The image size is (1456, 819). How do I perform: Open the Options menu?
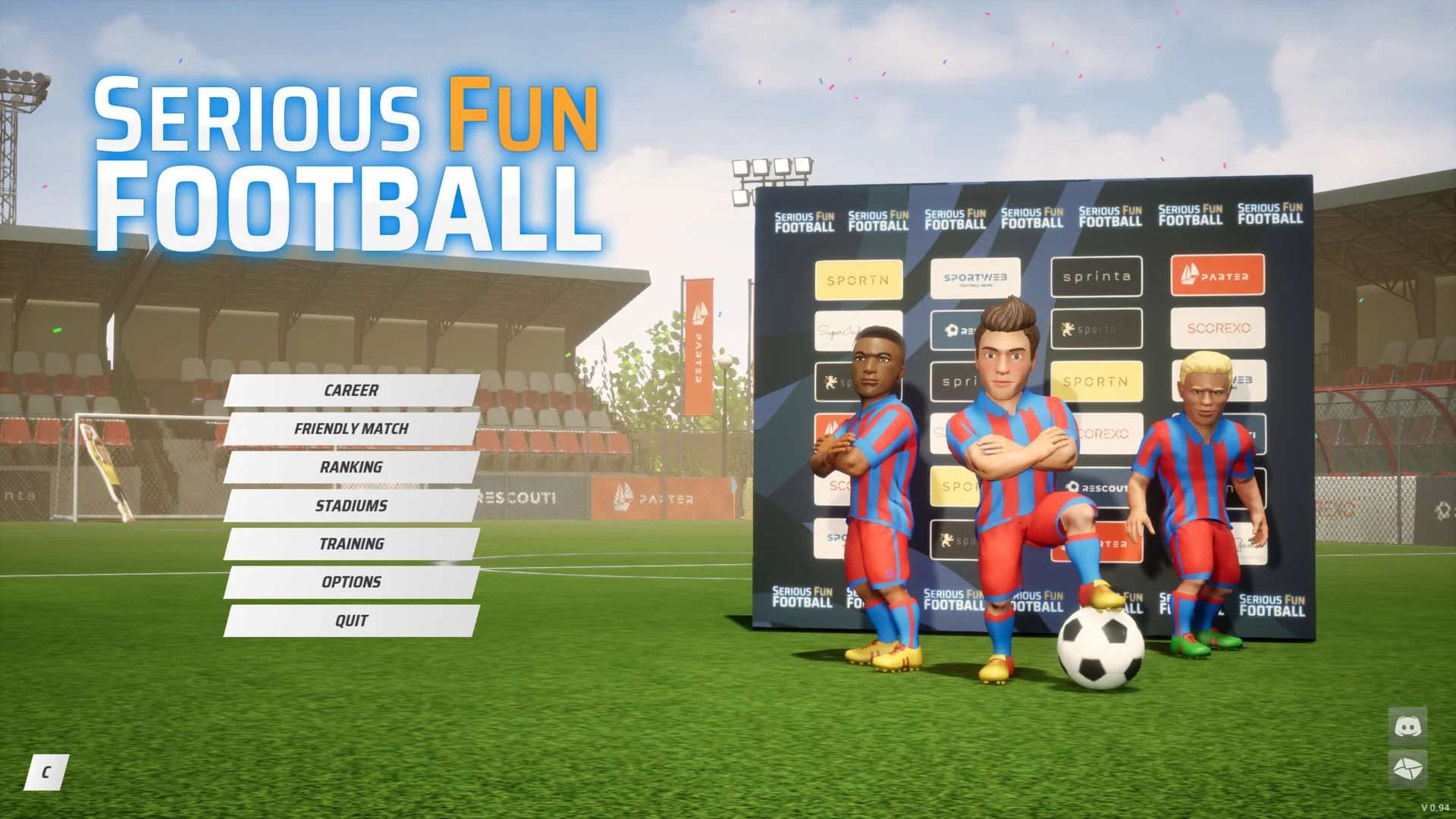(350, 582)
